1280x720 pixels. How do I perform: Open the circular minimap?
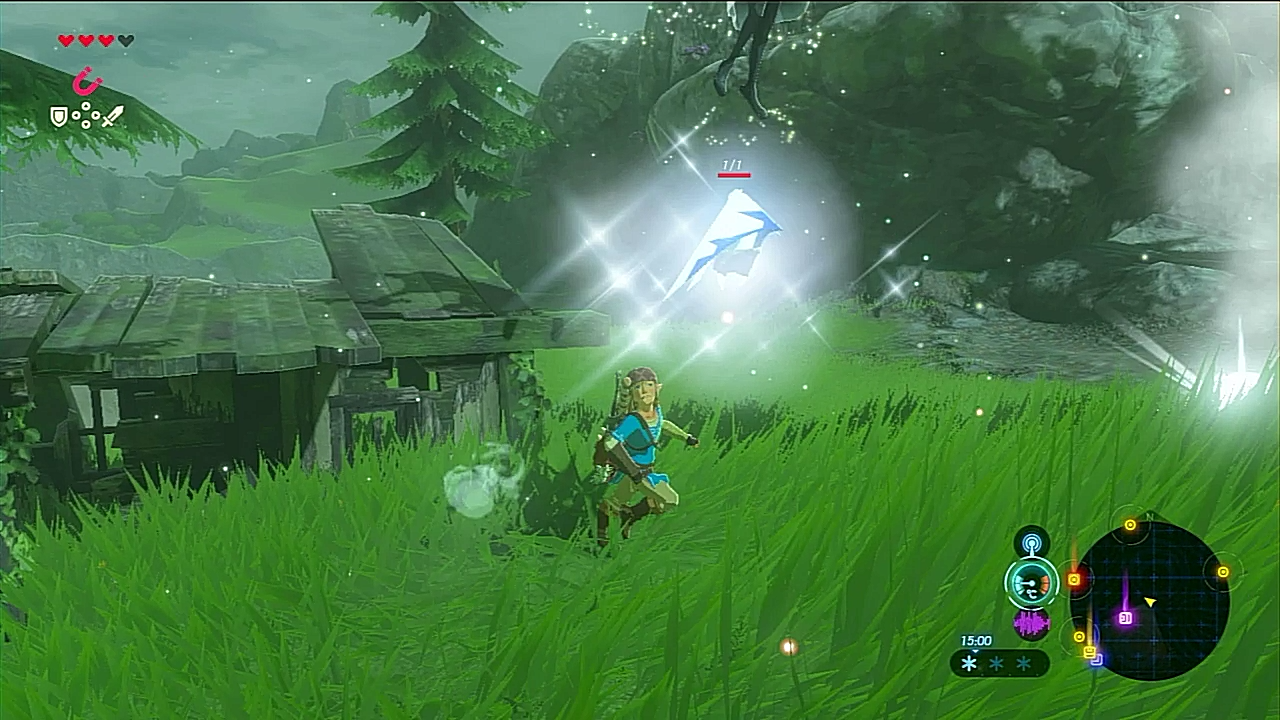pos(1148,600)
